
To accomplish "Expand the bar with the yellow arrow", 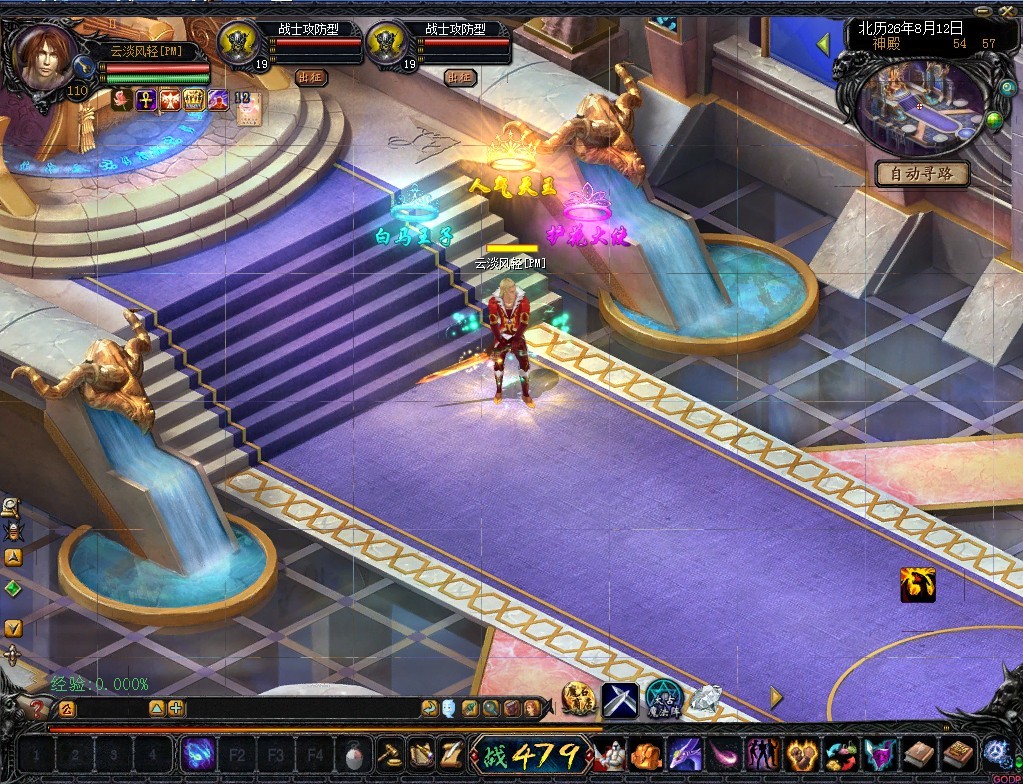I will tap(776, 697).
